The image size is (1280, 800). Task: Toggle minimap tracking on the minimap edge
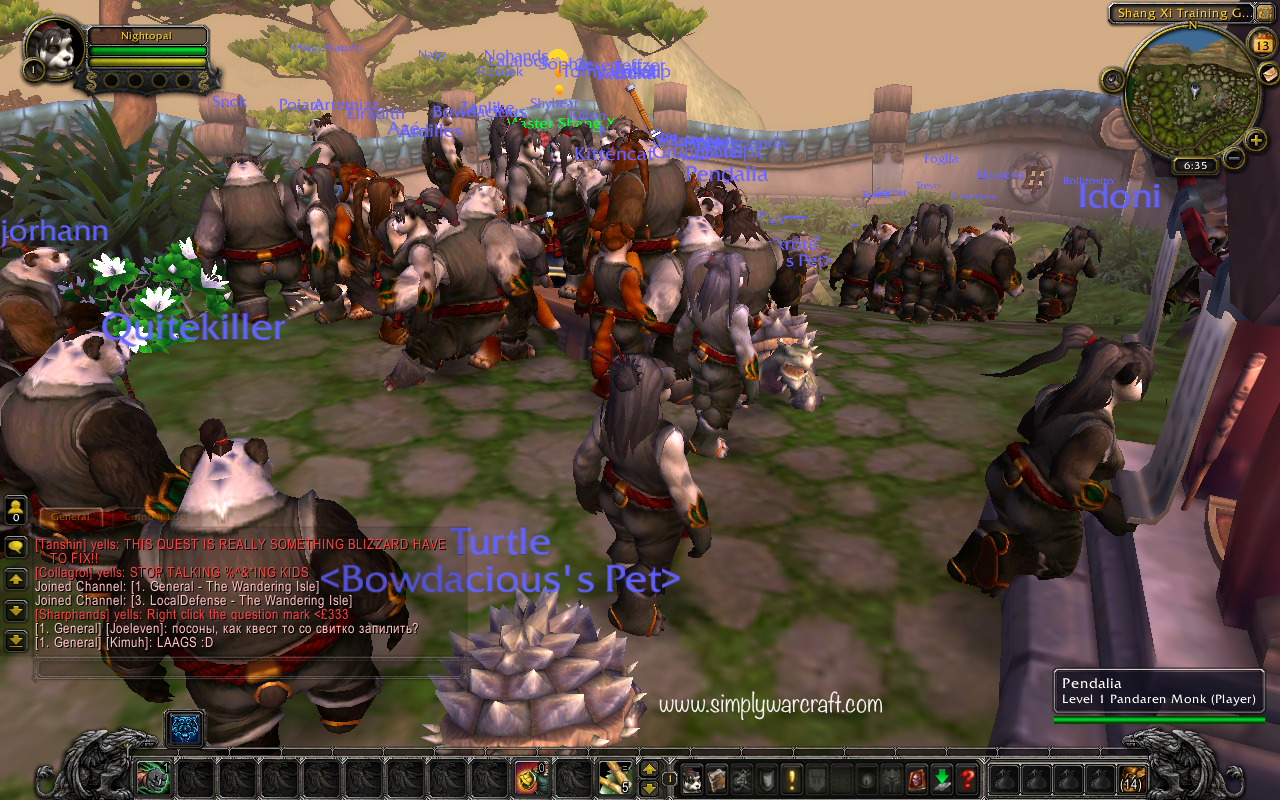click(1113, 79)
